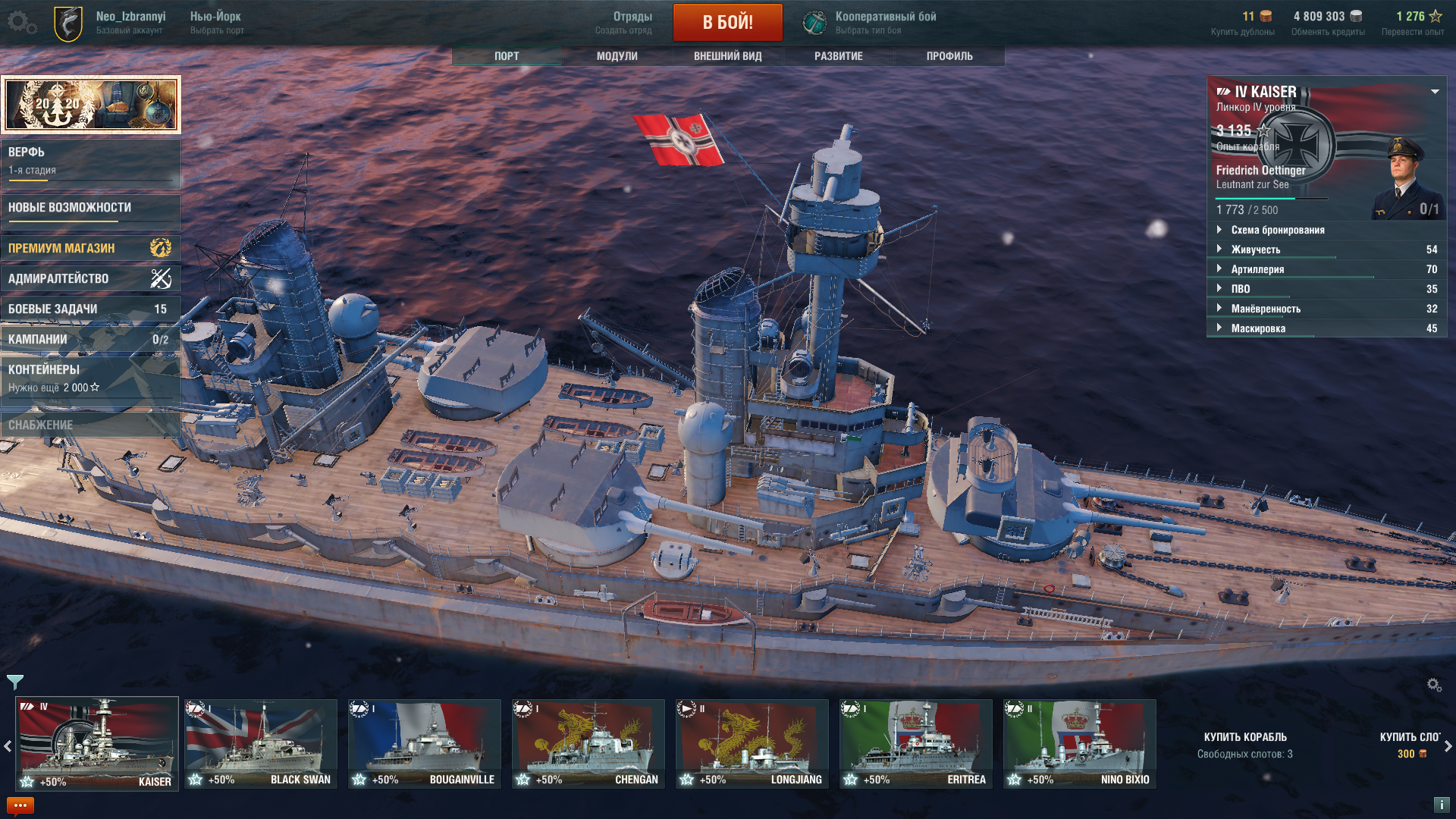
Task: Open the АДМИРАЛТЕЙСТВО menu
Action: pyautogui.click(x=90, y=278)
